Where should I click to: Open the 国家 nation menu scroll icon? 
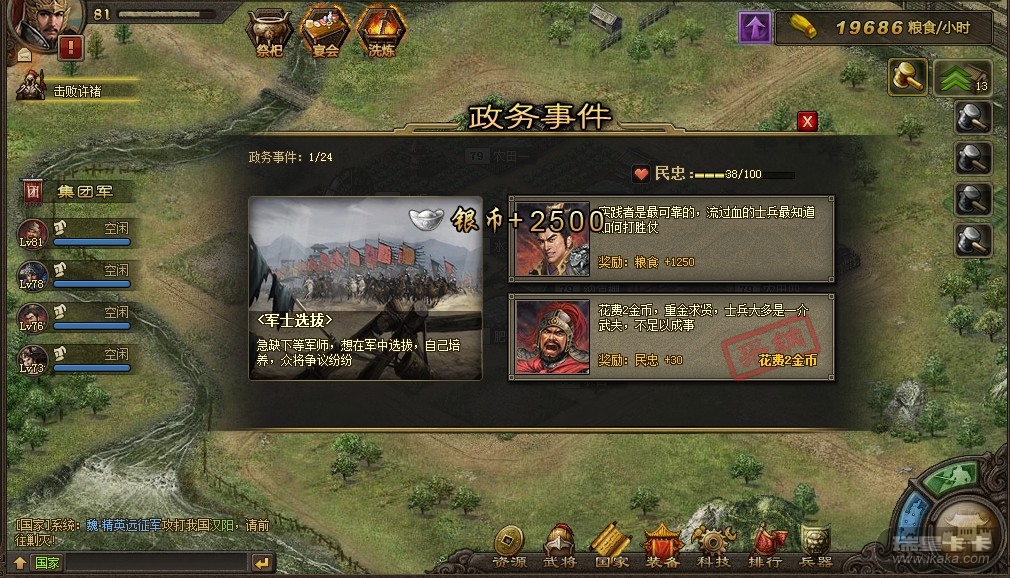(x=610, y=546)
